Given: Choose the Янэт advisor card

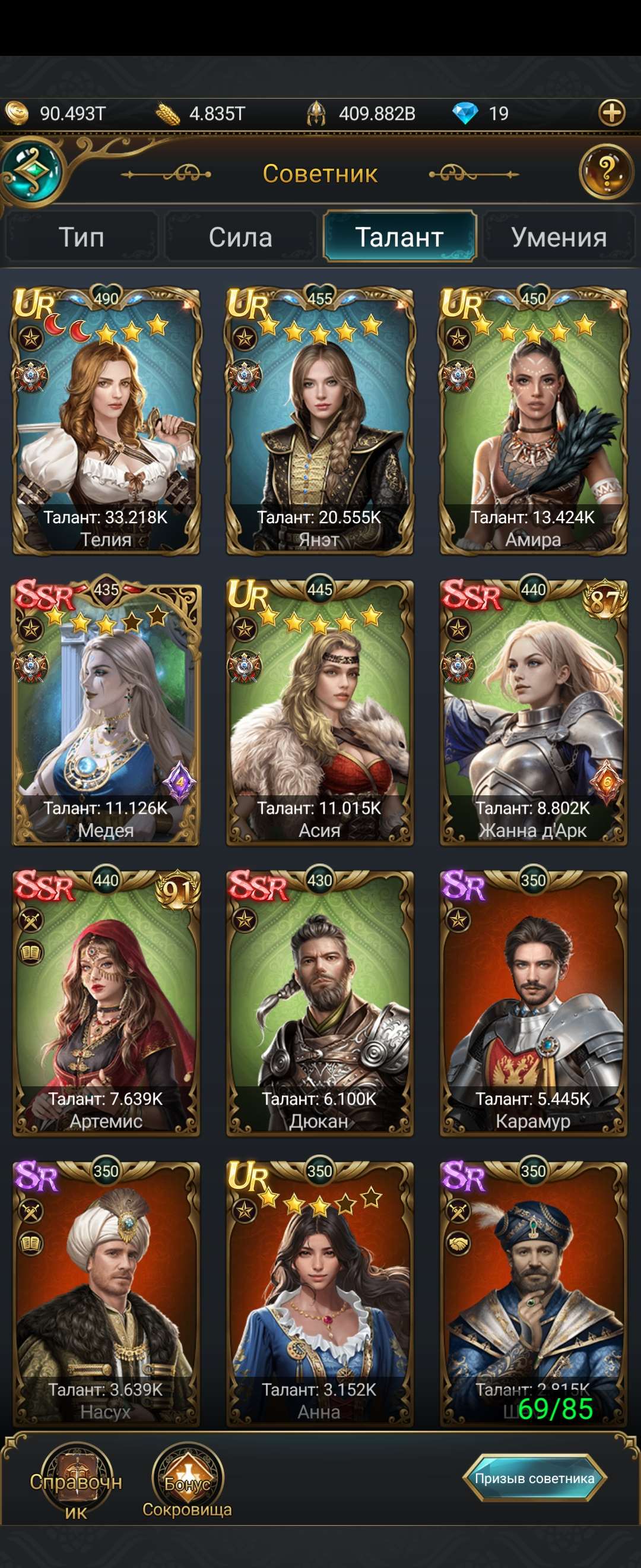Looking at the screenshot, I should (x=320, y=421).
